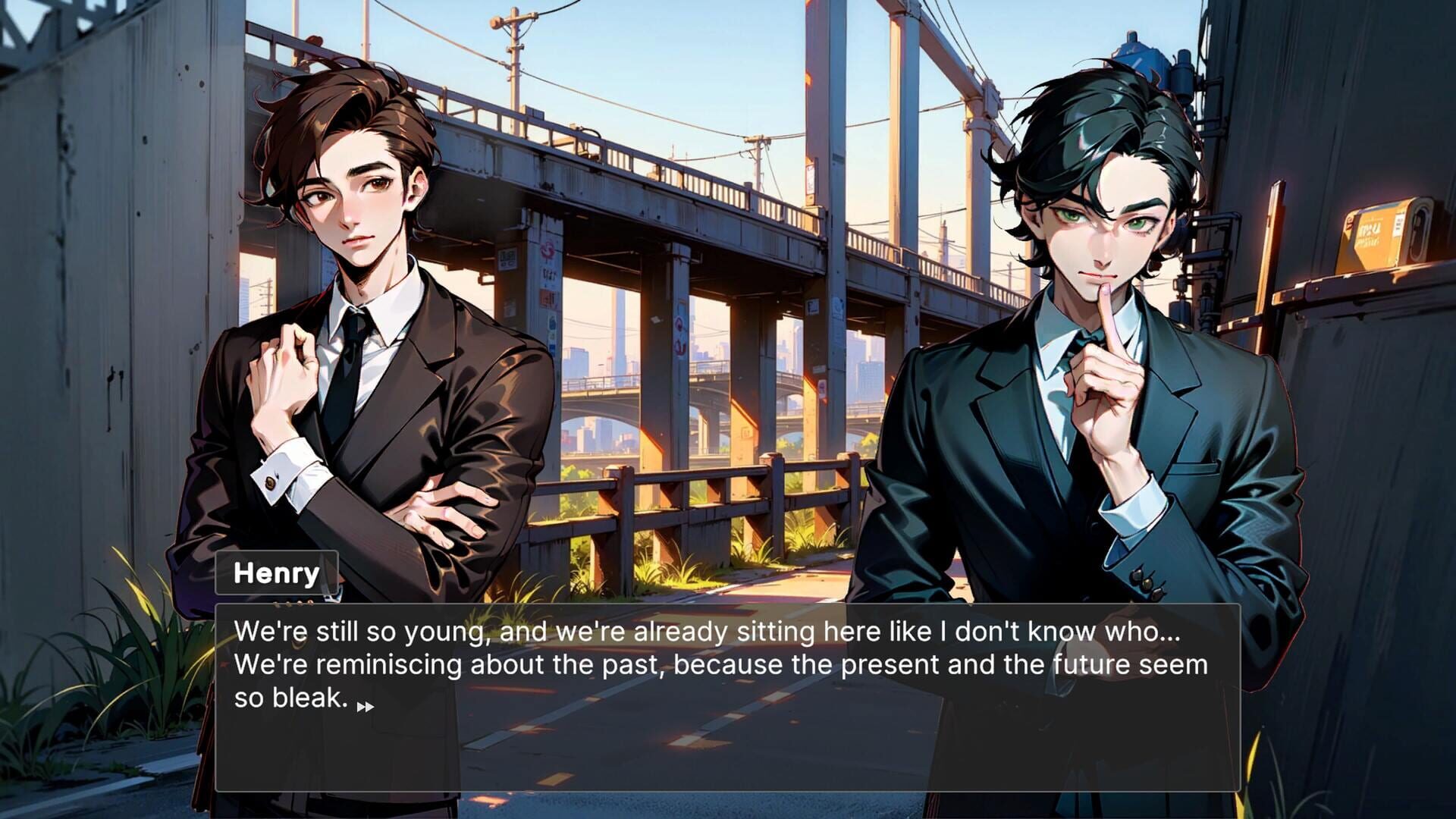Click the orange box on the wall ledge

click(x=1376, y=231)
